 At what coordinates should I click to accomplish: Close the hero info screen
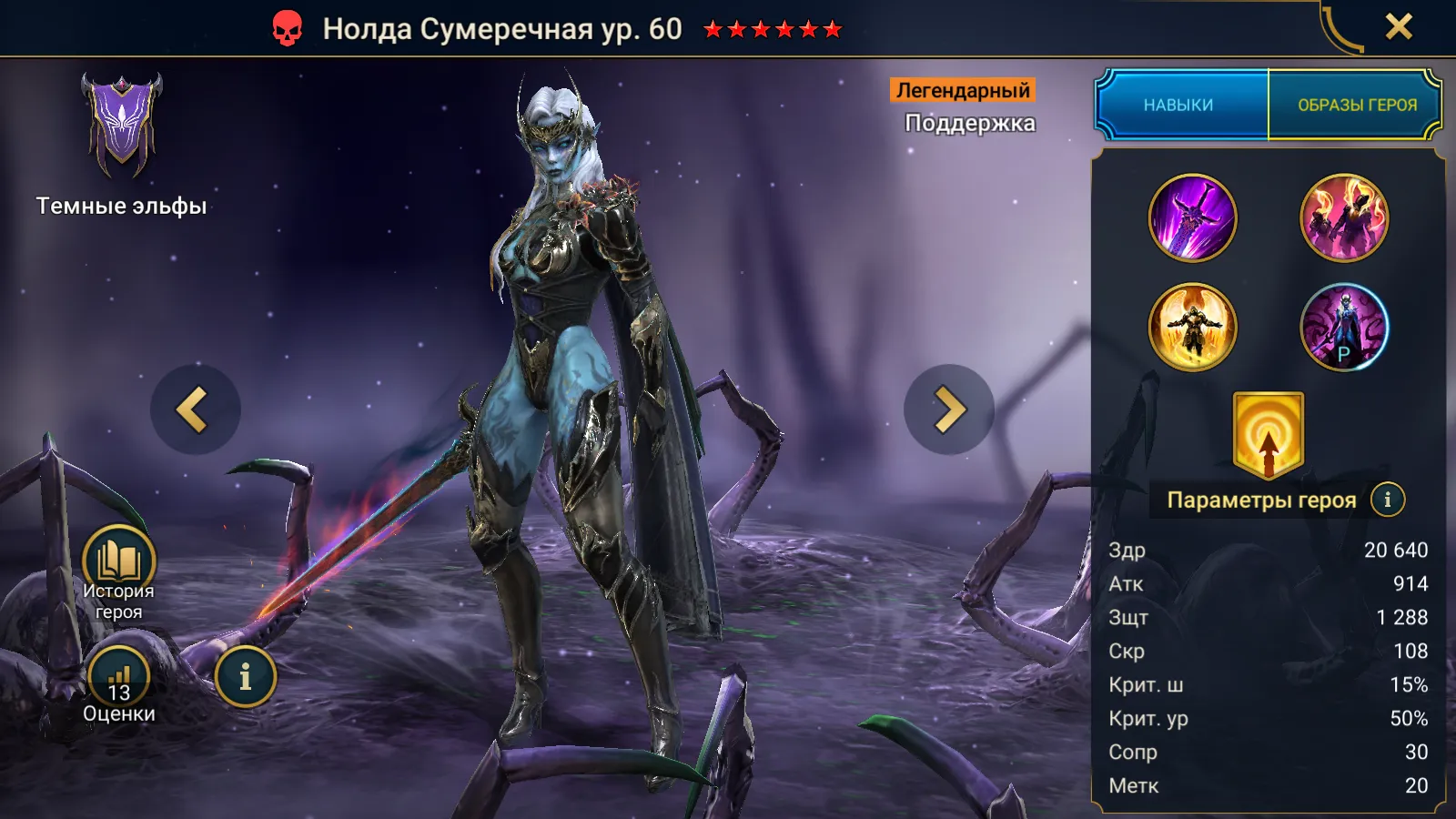1399,27
